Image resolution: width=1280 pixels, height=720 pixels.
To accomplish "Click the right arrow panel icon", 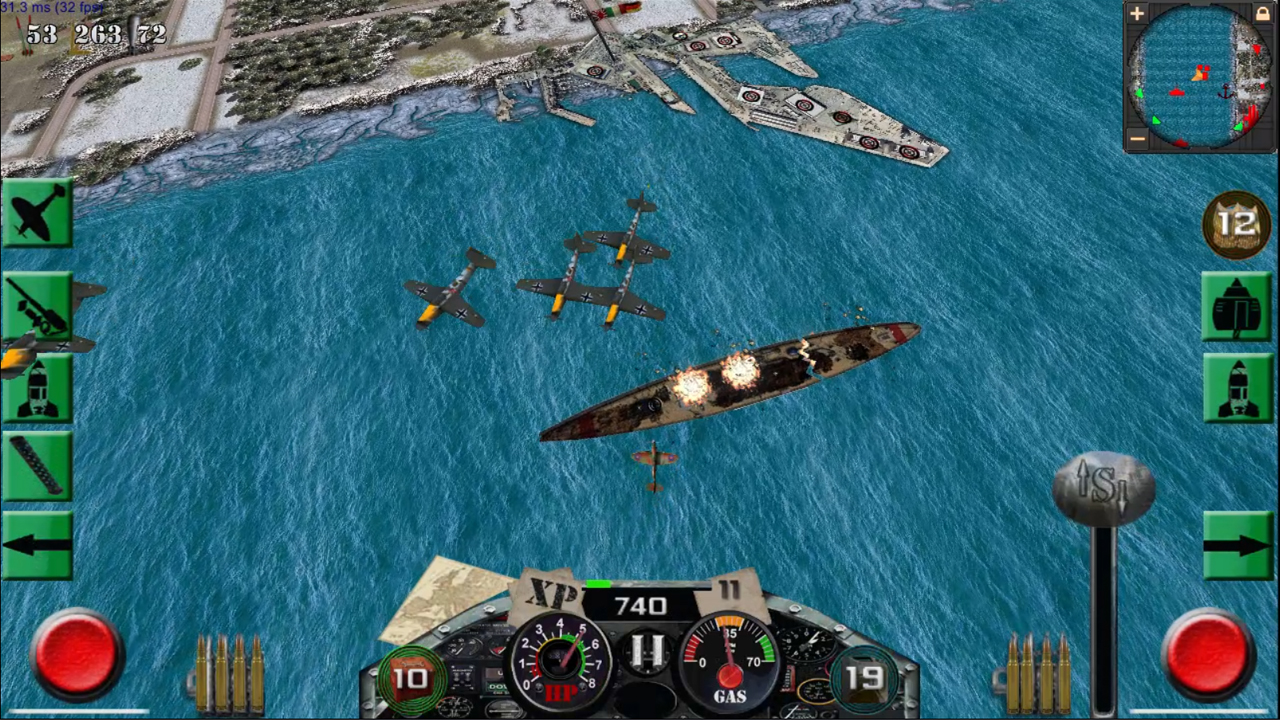I will coord(1240,545).
